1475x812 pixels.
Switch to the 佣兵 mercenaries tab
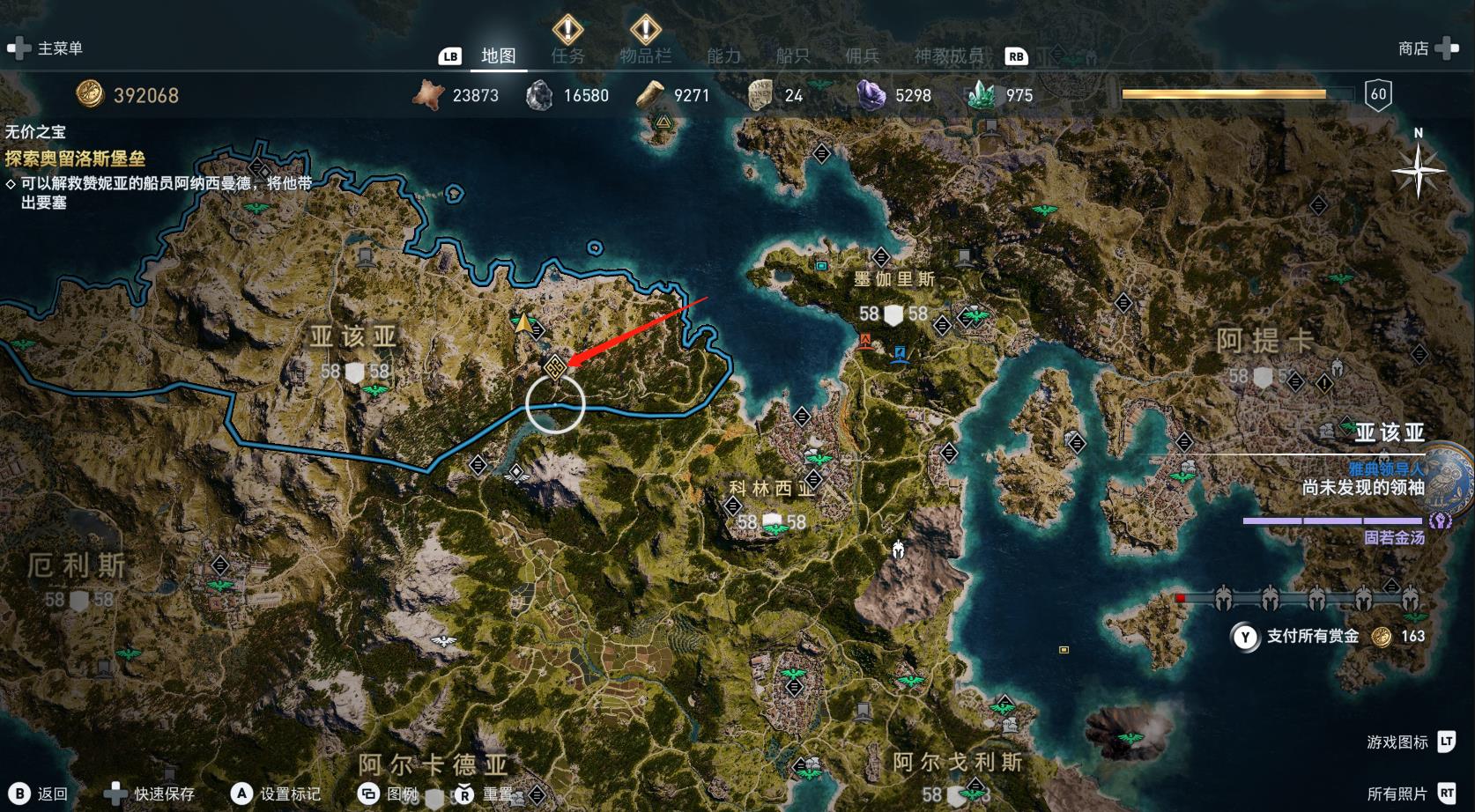(x=862, y=55)
